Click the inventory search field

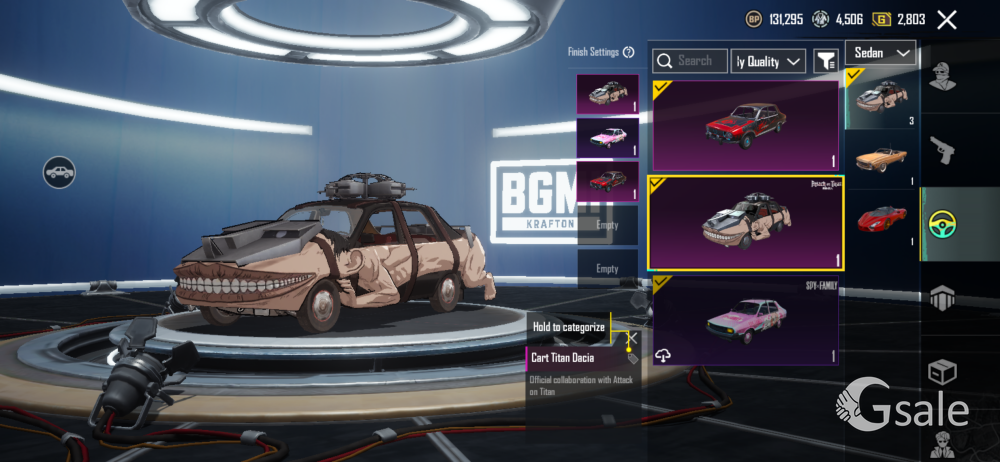click(688, 61)
